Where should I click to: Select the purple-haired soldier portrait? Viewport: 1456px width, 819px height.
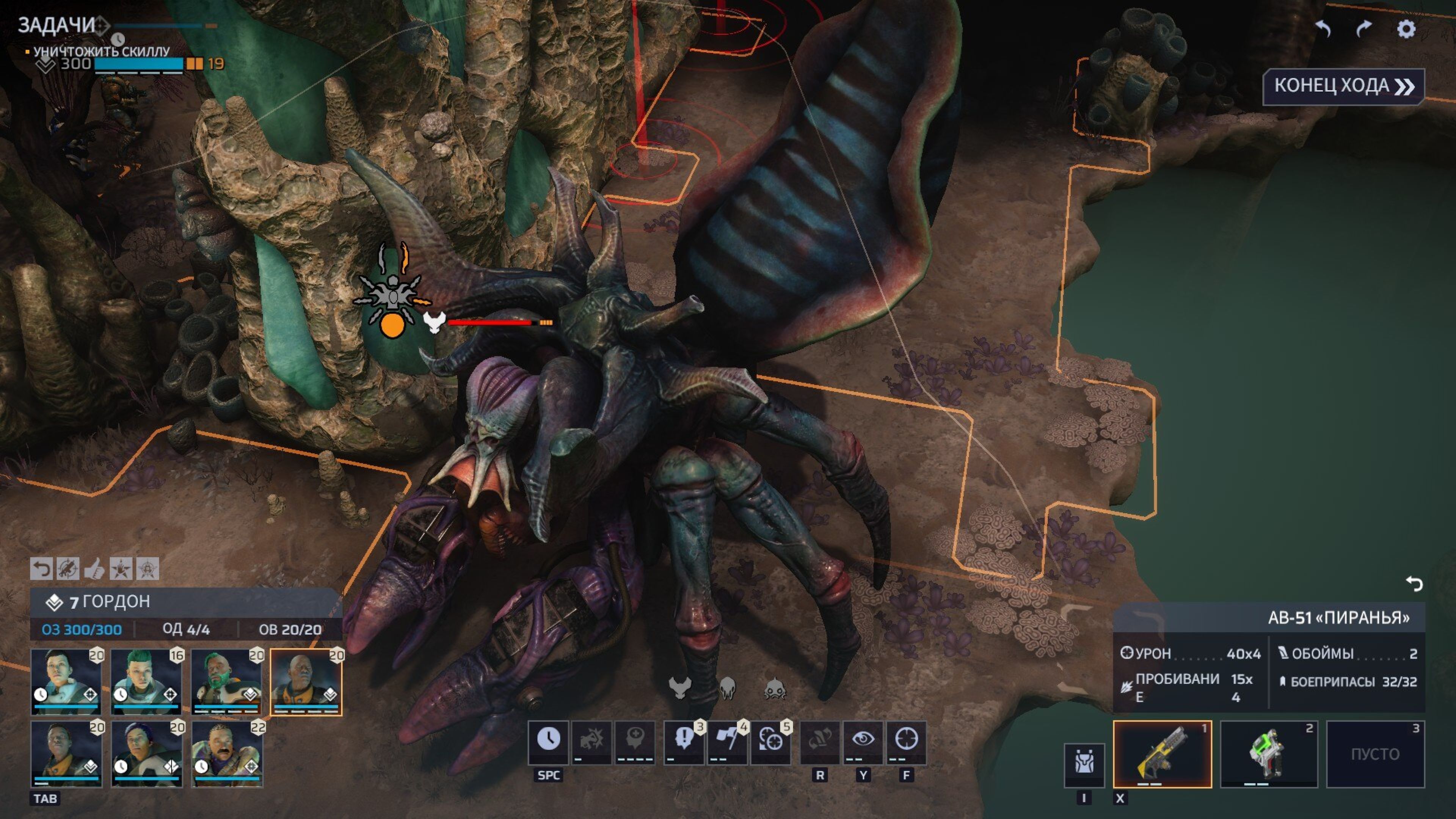coord(146,753)
